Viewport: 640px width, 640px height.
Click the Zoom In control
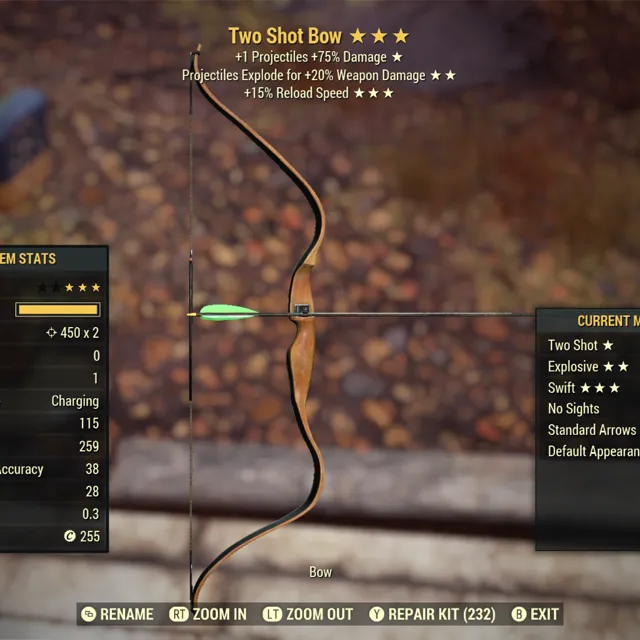coord(209,614)
